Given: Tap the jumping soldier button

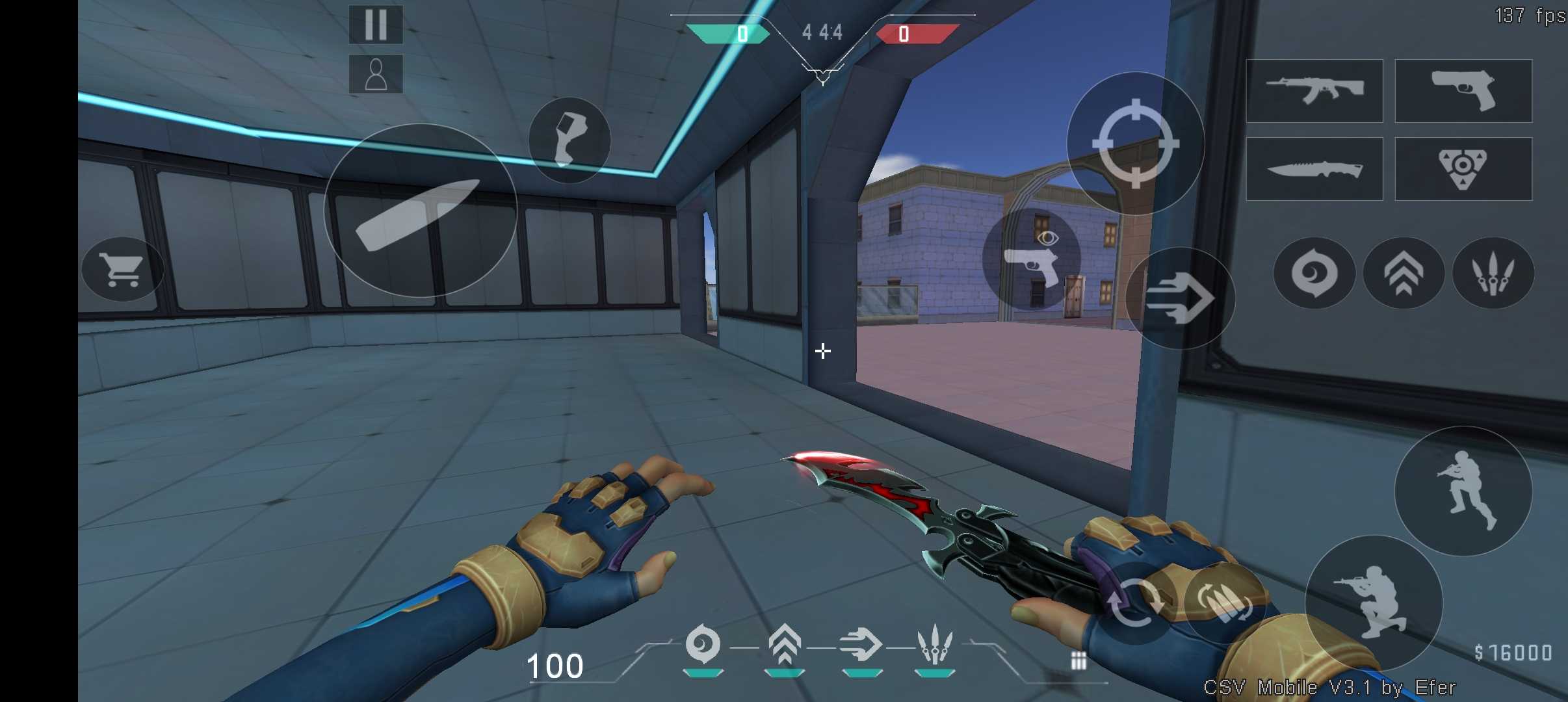Looking at the screenshot, I should pos(1463,491).
